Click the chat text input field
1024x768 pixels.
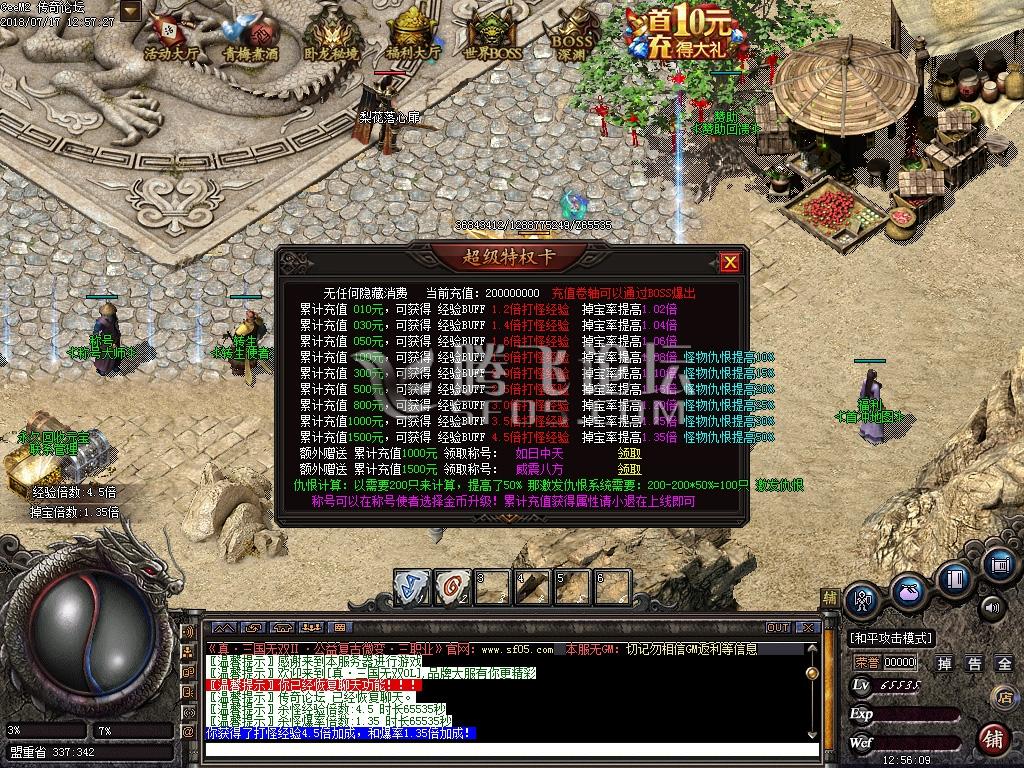[510, 748]
